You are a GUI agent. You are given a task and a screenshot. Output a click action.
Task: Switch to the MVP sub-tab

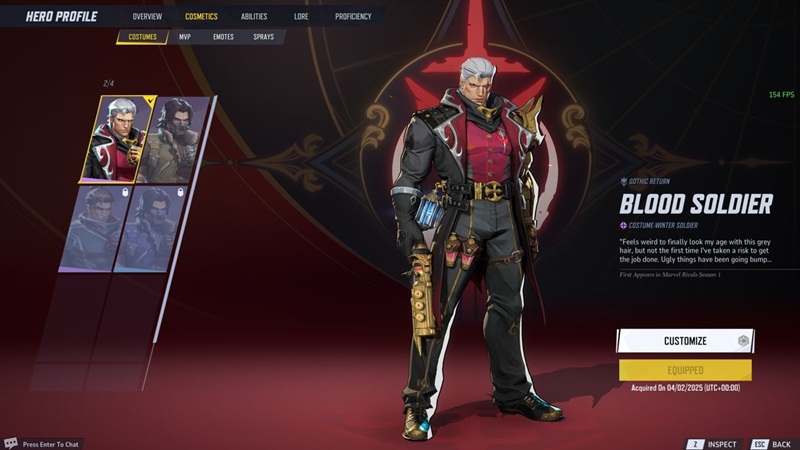point(185,37)
